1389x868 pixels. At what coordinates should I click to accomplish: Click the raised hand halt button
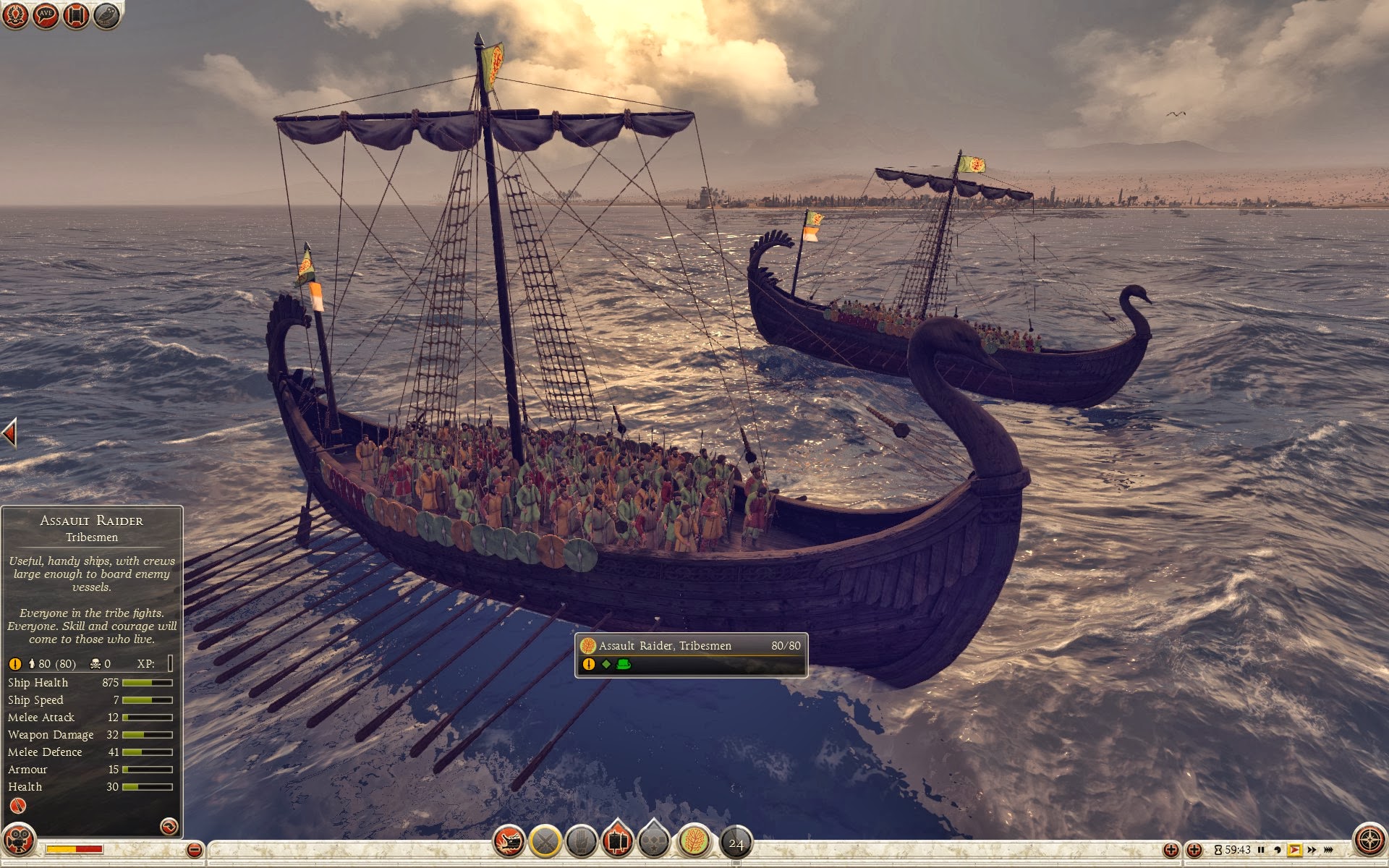[x=581, y=842]
